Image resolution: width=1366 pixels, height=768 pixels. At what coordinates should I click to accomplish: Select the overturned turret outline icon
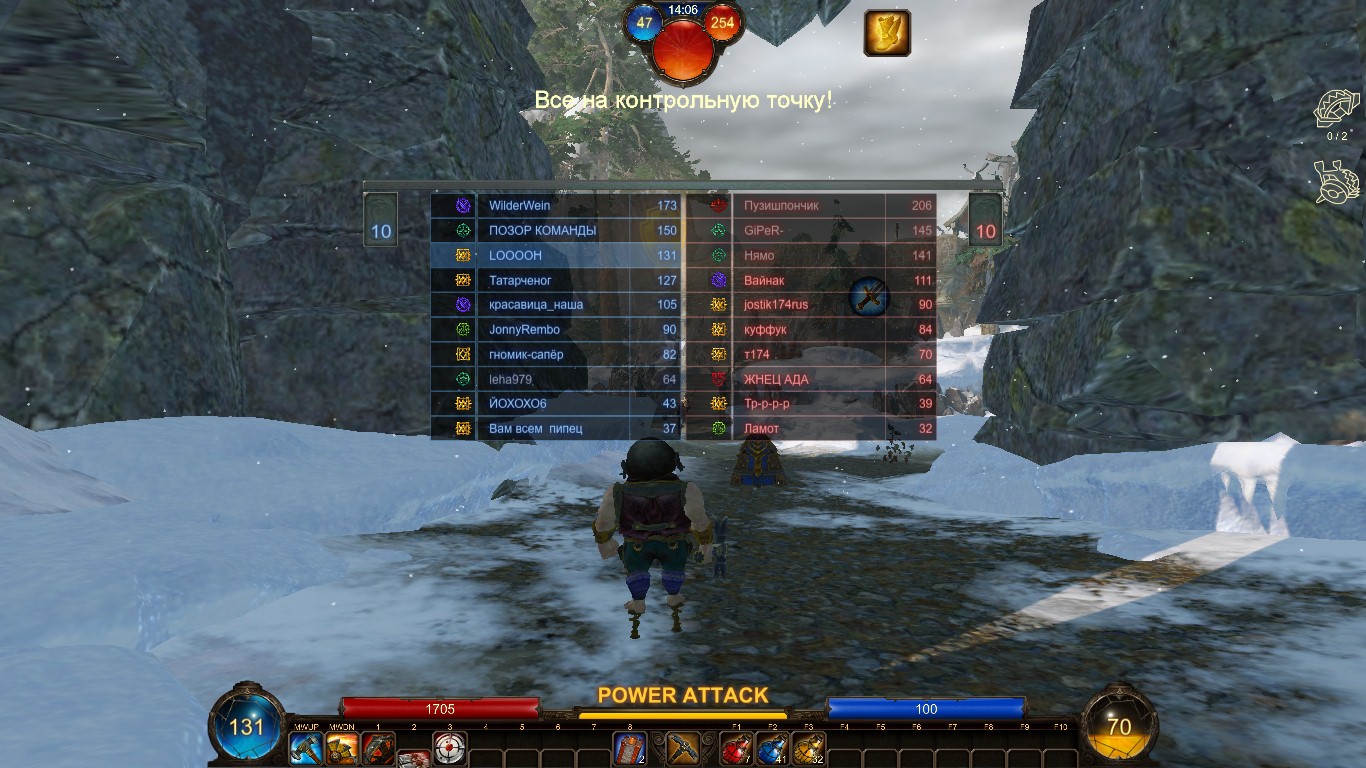pos(1336,182)
